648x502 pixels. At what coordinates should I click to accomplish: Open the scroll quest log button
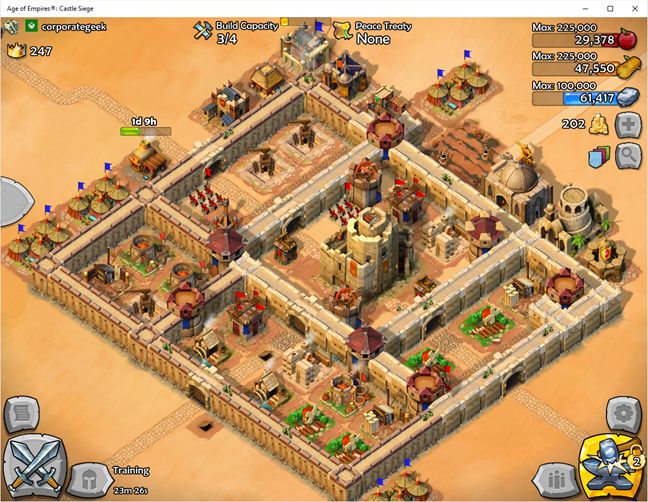coord(21,412)
